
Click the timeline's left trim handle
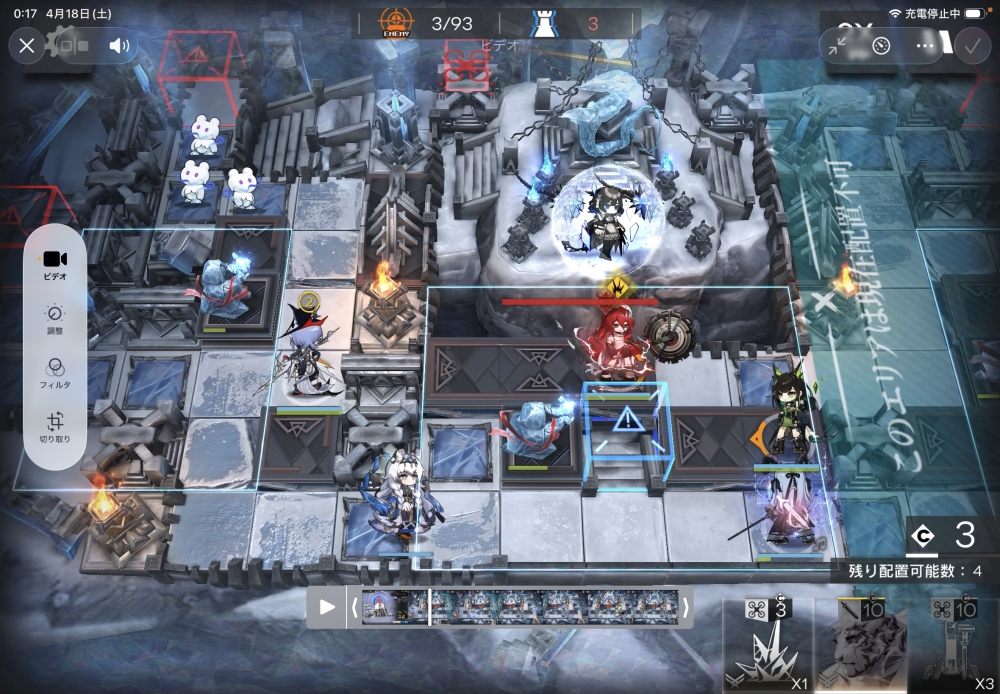tap(354, 607)
